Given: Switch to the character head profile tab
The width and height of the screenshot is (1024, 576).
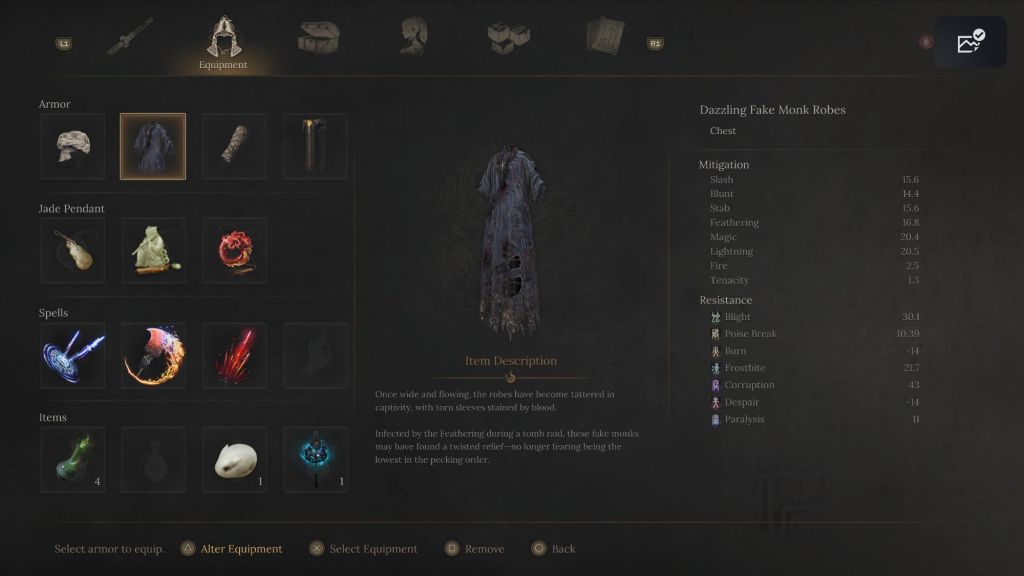Looking at the screenshot, I should [414, 37].
